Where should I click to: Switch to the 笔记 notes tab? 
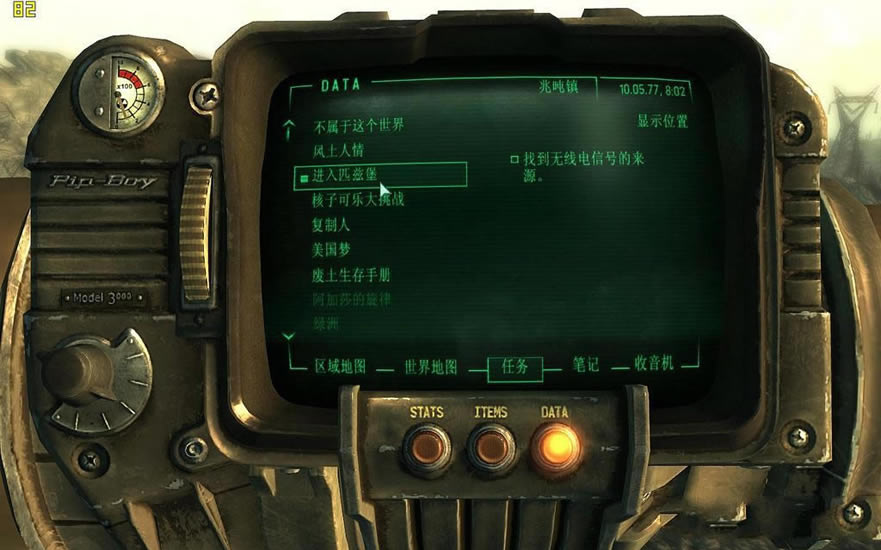click(x=586, y=365)
